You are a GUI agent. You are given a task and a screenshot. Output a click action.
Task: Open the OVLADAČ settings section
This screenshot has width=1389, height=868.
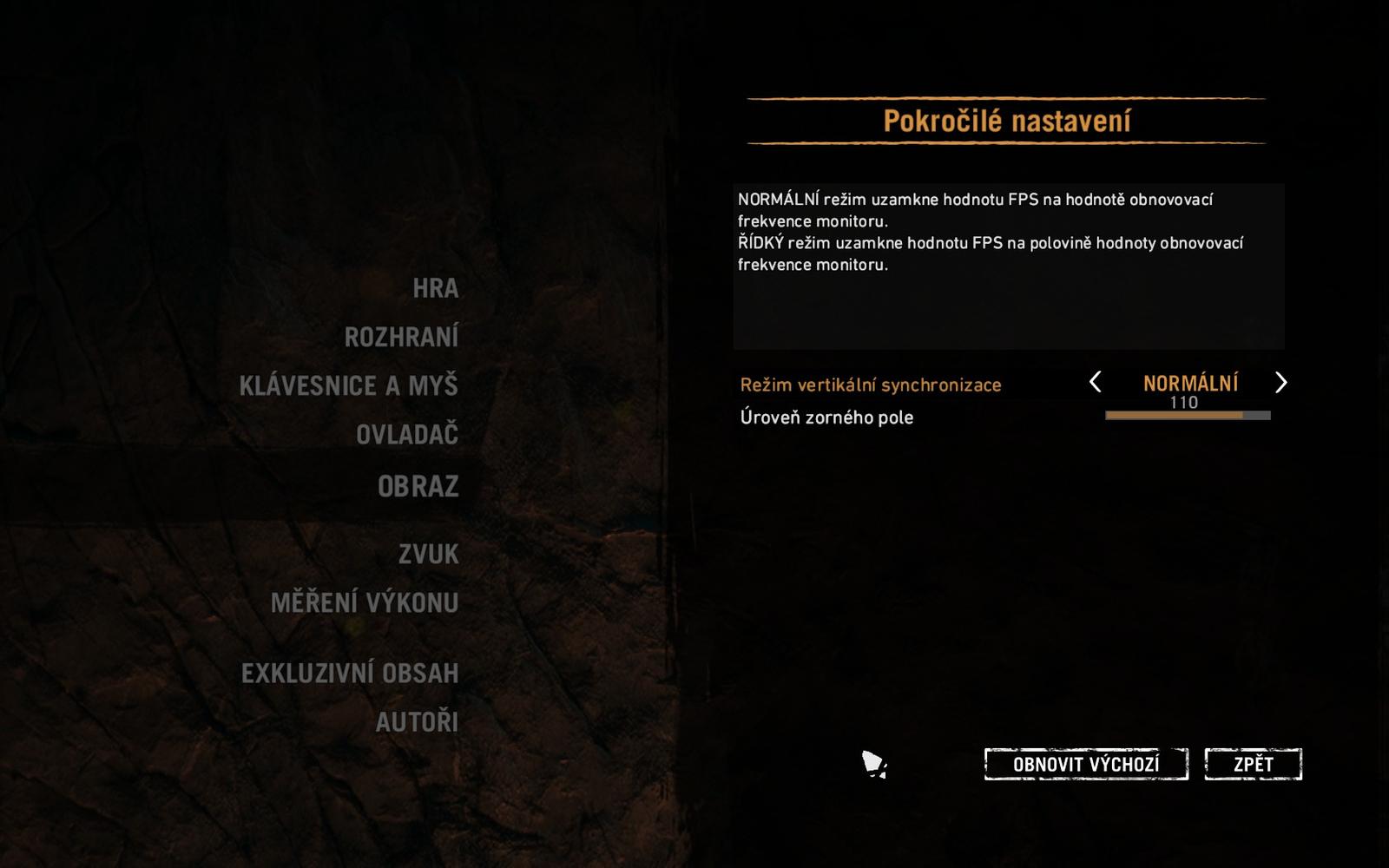tap(407, 434)
